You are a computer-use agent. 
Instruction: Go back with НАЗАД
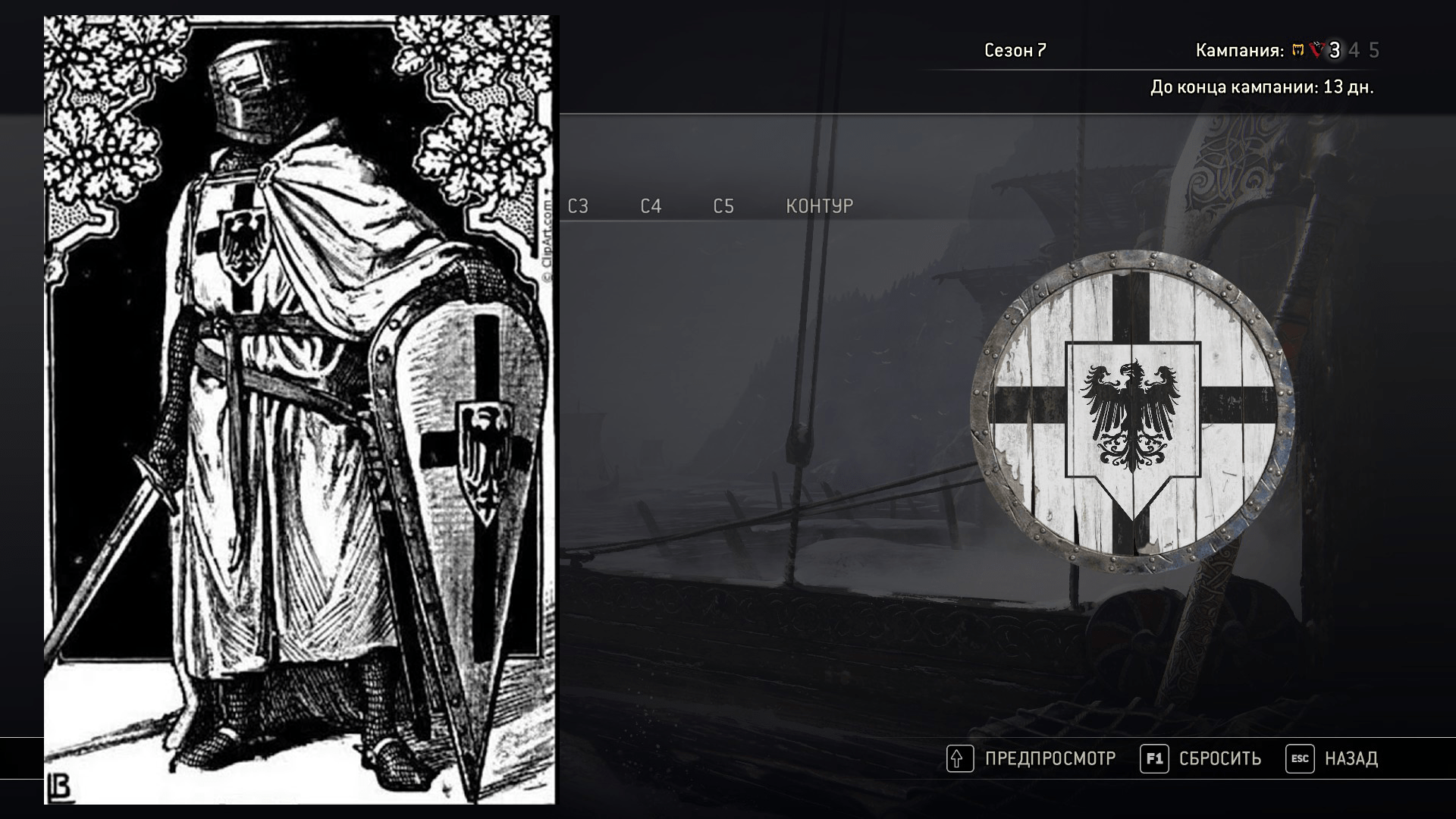click(x=1332, y=758)
